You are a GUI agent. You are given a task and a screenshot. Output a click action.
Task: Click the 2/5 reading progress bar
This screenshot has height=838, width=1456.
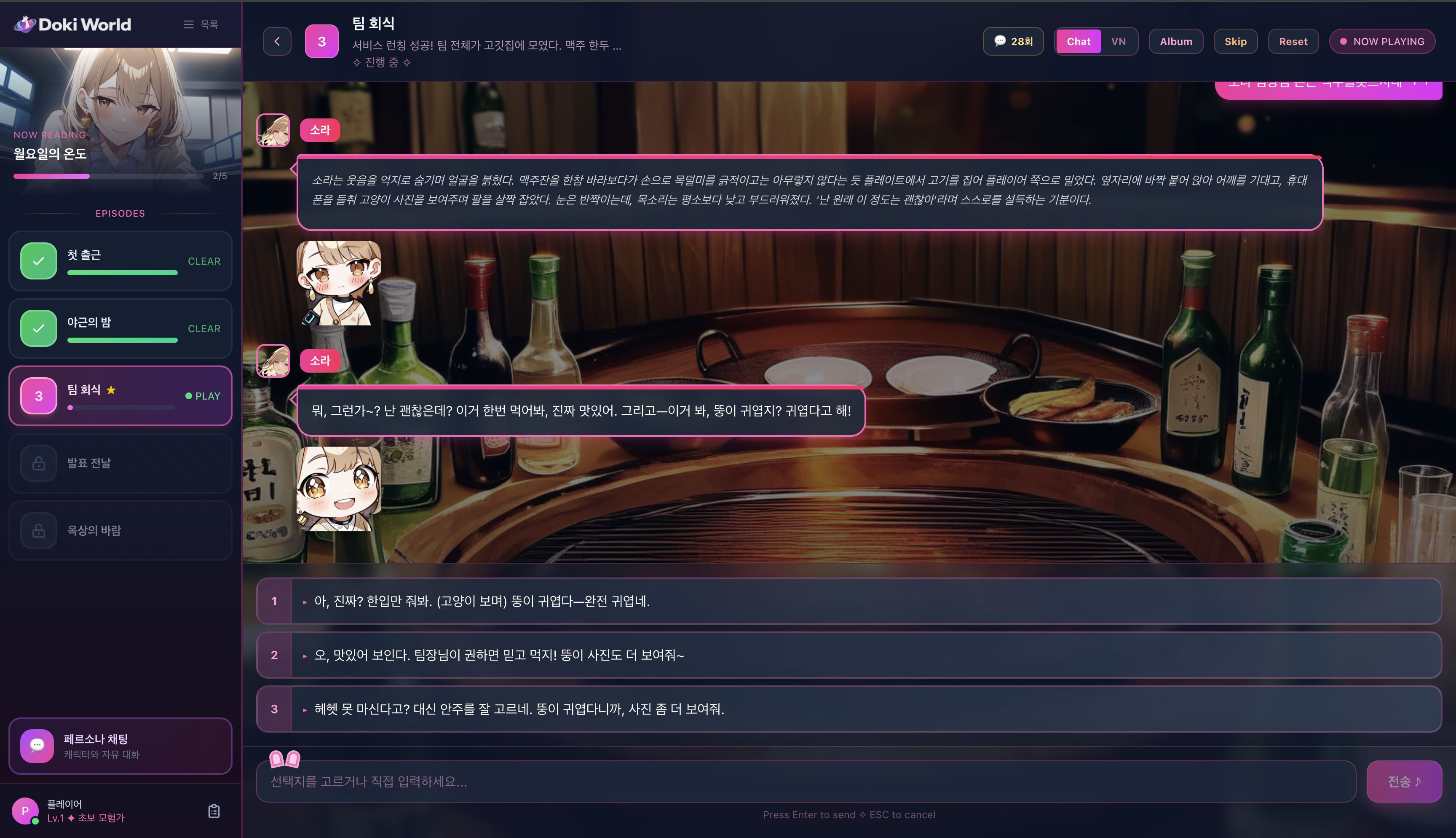109,176
